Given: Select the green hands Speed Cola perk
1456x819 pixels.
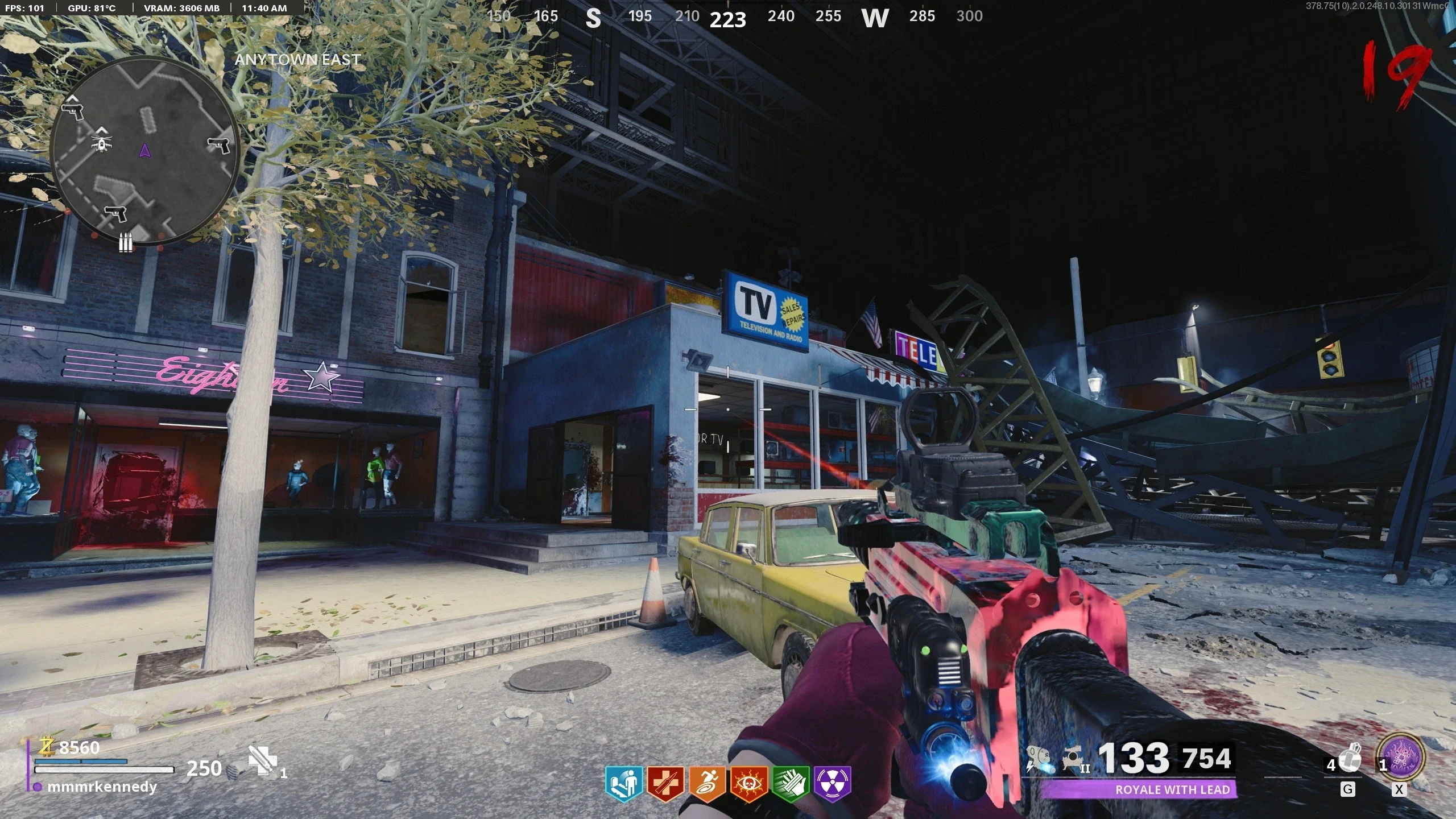Looking at the screenshot, I should pos(791,784).
